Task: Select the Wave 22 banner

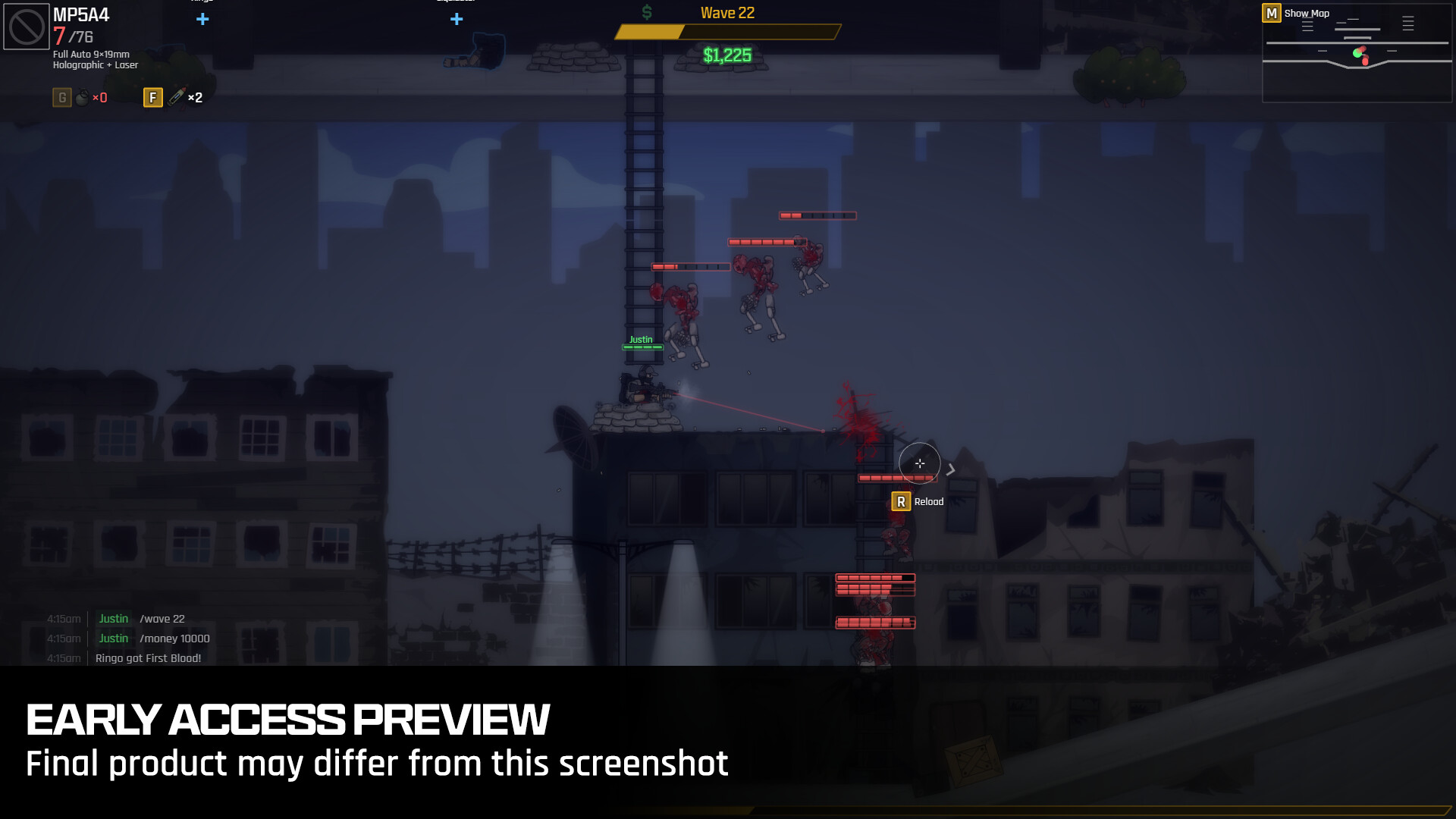Action: coord(726,12)
